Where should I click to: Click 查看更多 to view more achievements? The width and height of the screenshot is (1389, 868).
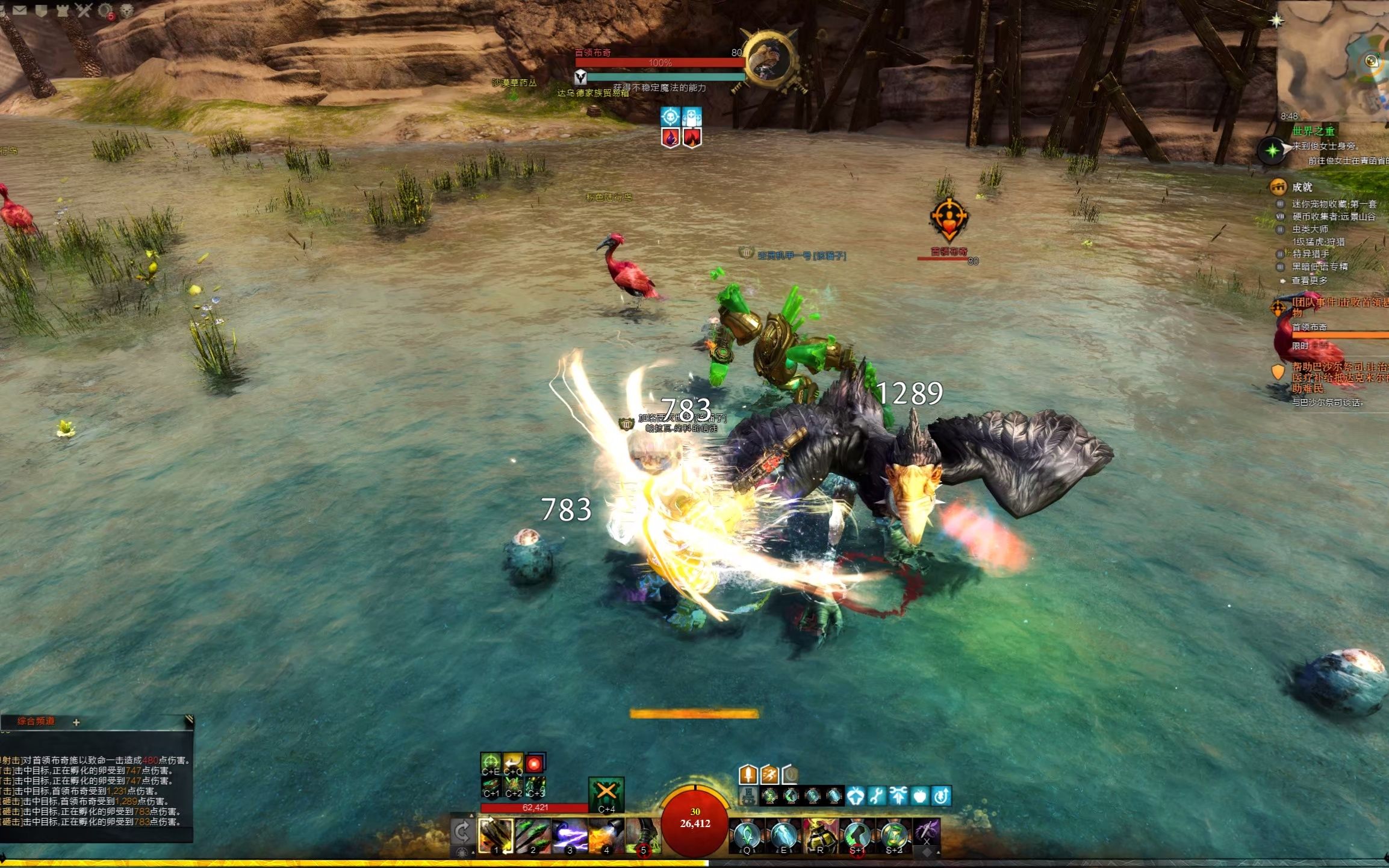tap(1309, 281)
